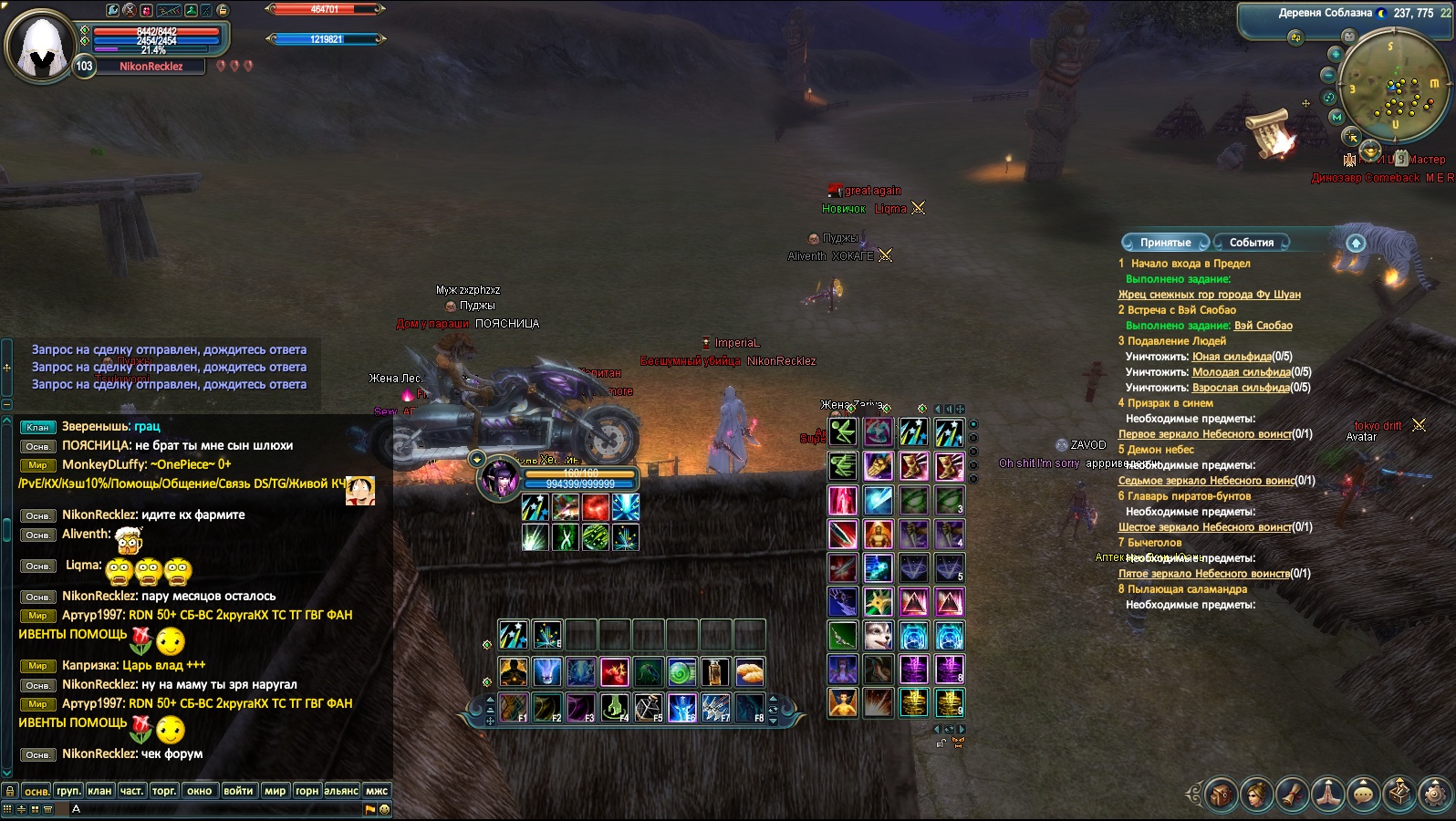Viewport: 1456px width, 821px height.
Task: Use the skill in hotbar slot F4
Action: click(614, 707)
